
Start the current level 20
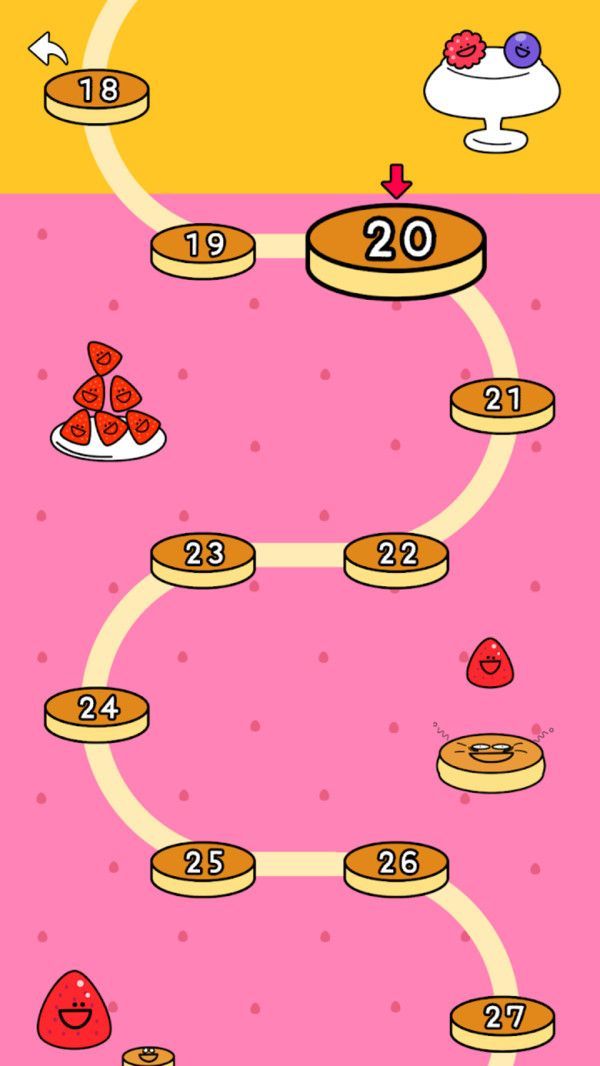[x=396, y=245]
